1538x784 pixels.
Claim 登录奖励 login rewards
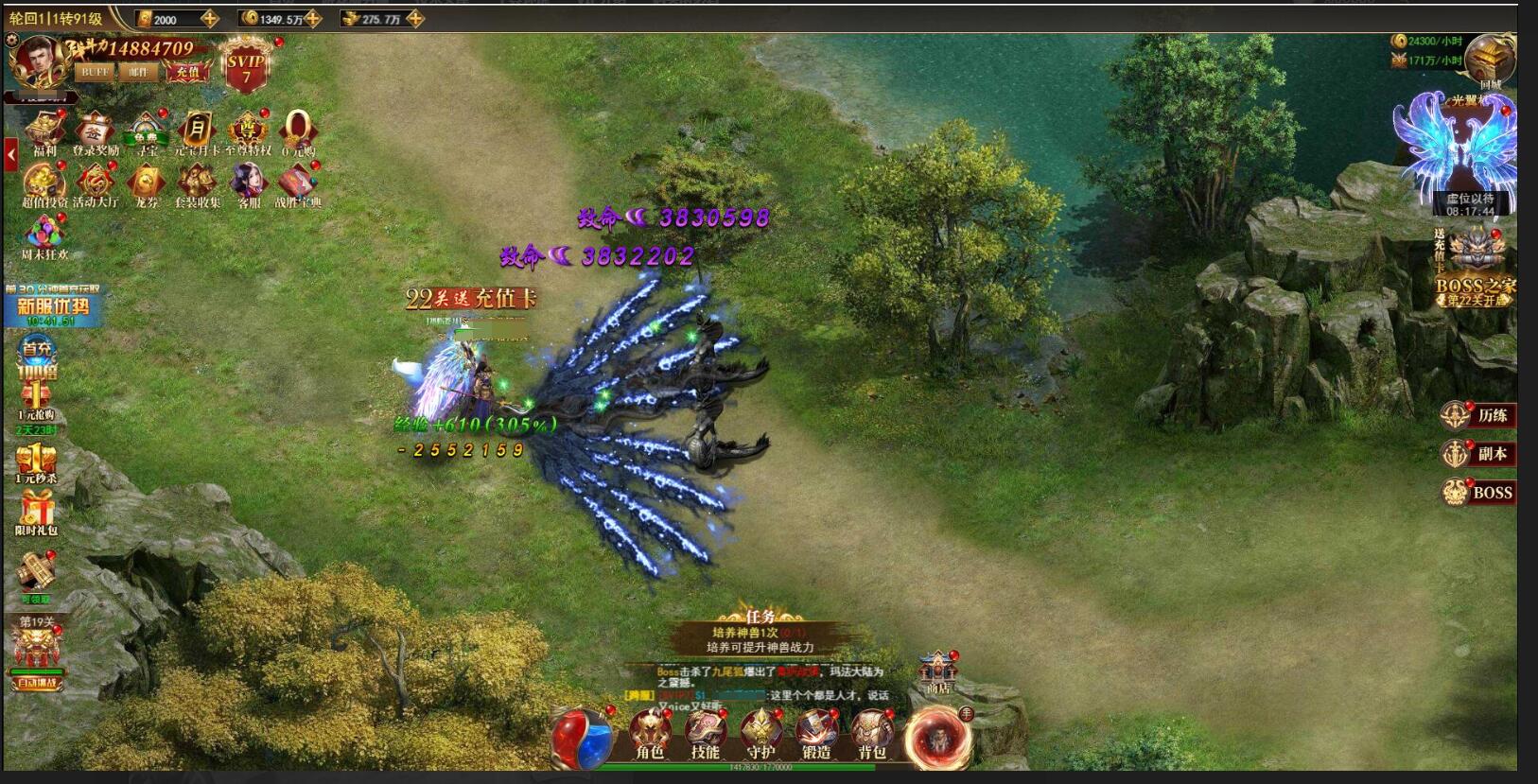point(96,131)
